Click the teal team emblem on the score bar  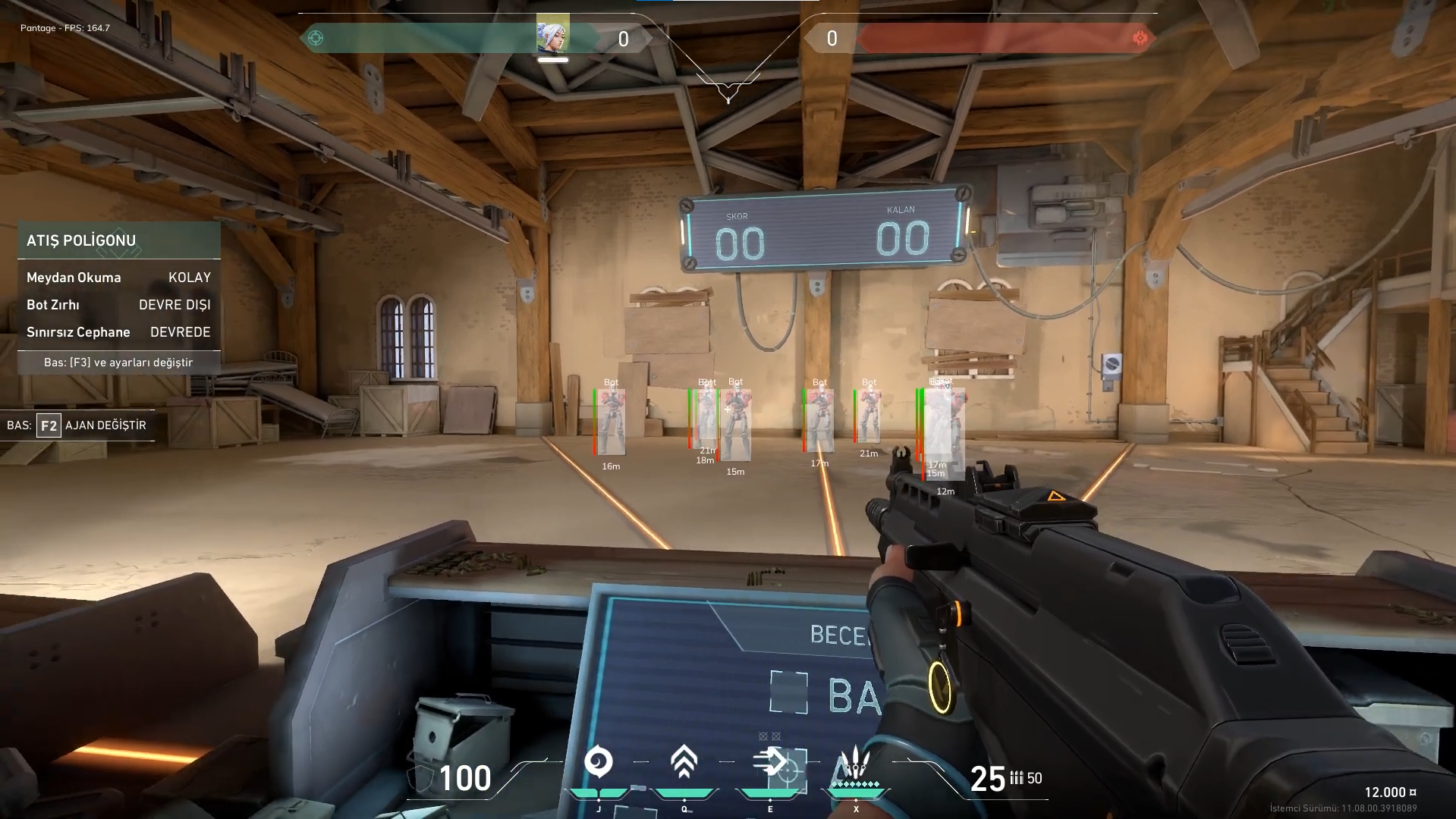pyautogui.click(x=316, y=38)
